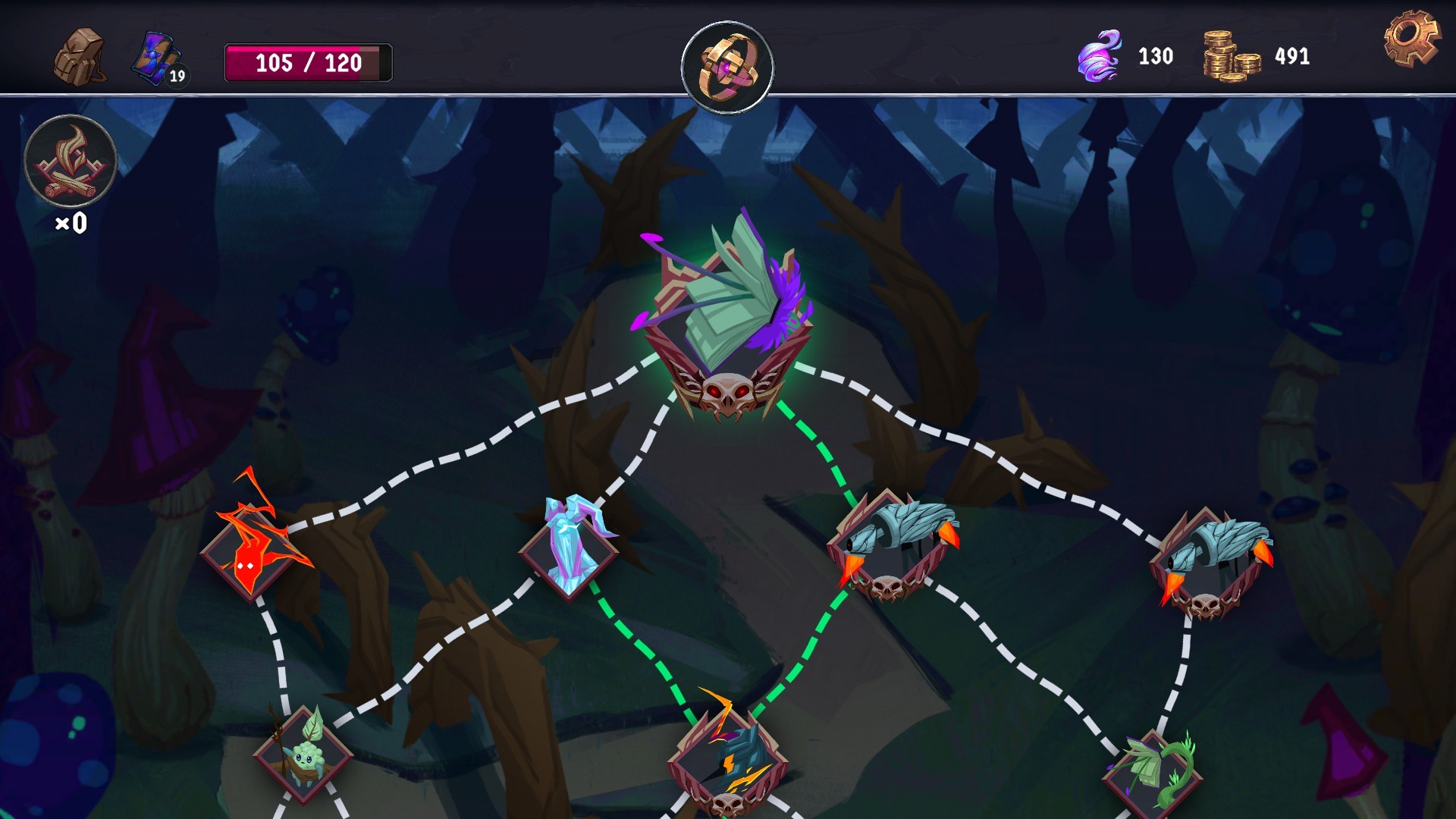Open the gear settings menu

point(1410,38)
